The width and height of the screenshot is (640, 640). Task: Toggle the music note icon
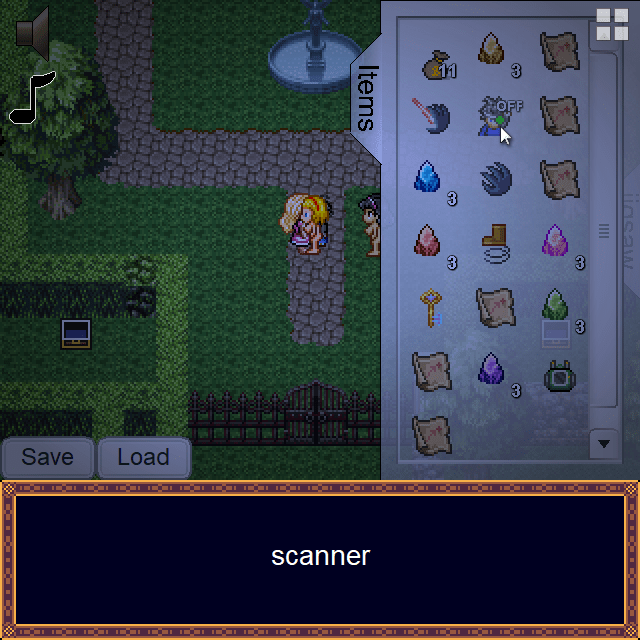pos(31,97)
